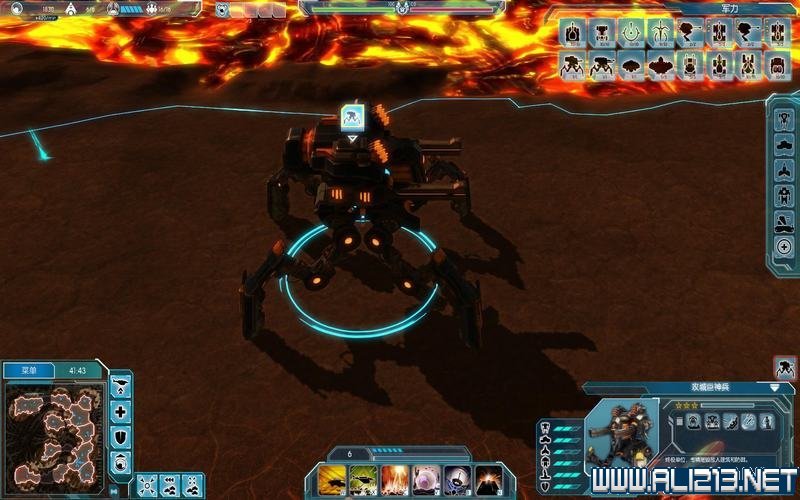
Task: Activate the purple orb ability icon
Action: tap(427, 481)
